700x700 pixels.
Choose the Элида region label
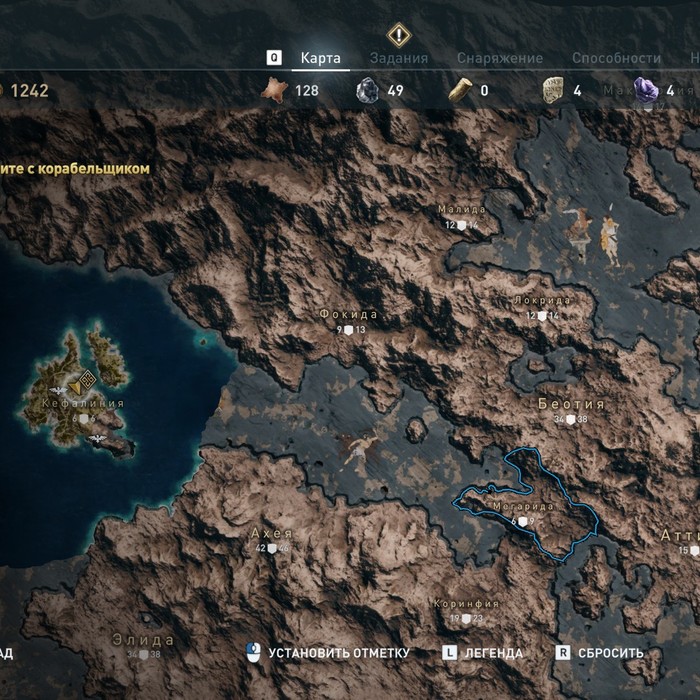pos(143,640)
